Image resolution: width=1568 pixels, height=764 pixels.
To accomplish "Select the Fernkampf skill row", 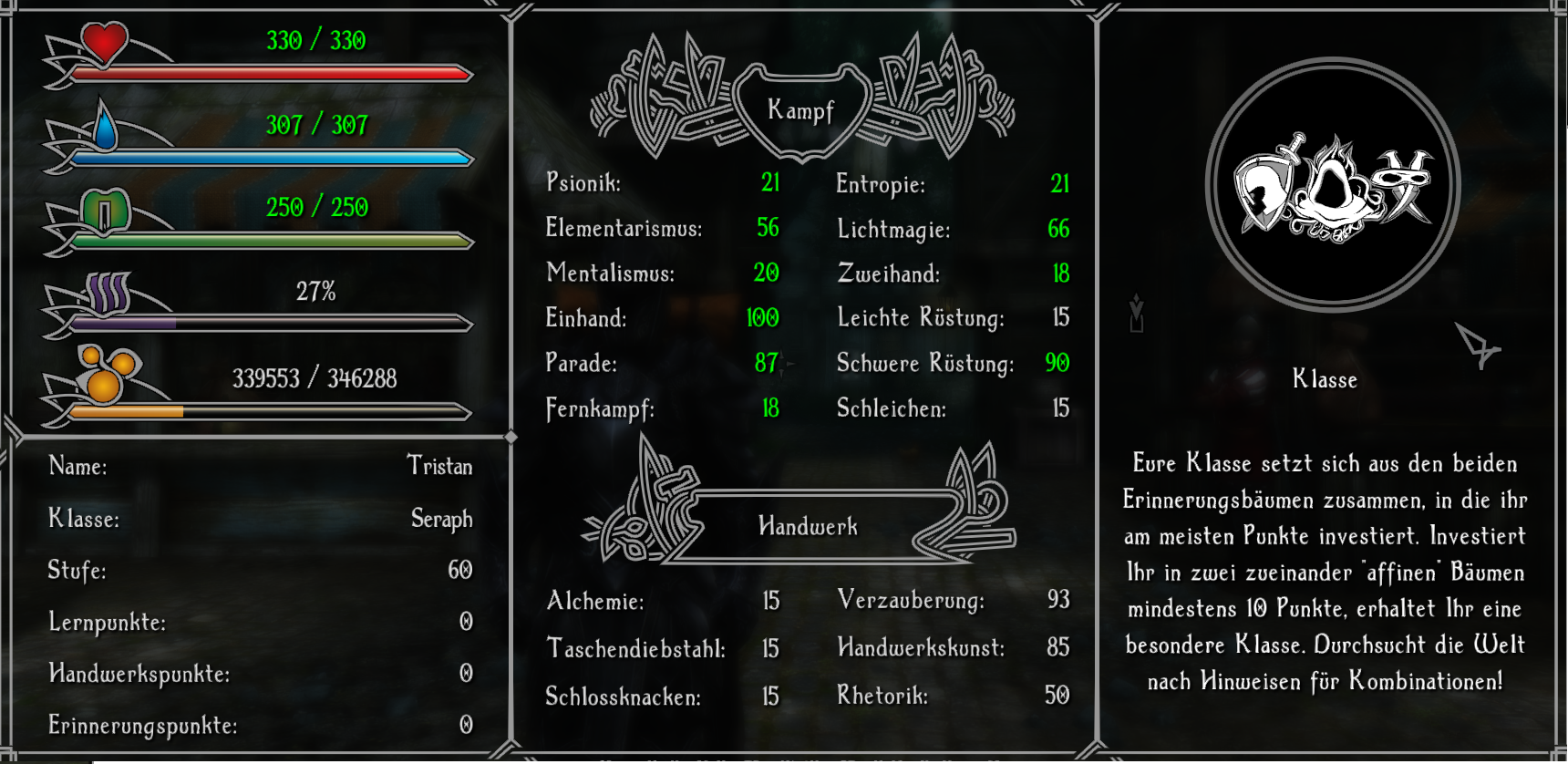I will coord(663,408).
